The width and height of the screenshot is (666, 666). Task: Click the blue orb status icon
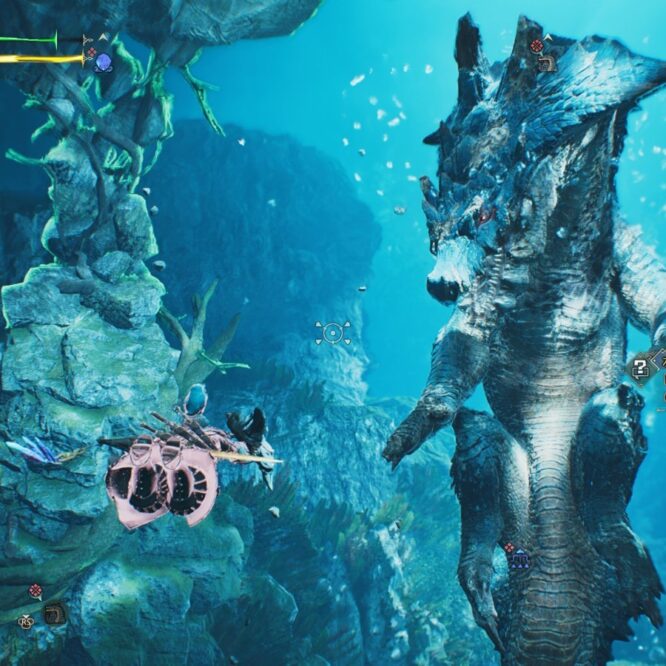103,63
